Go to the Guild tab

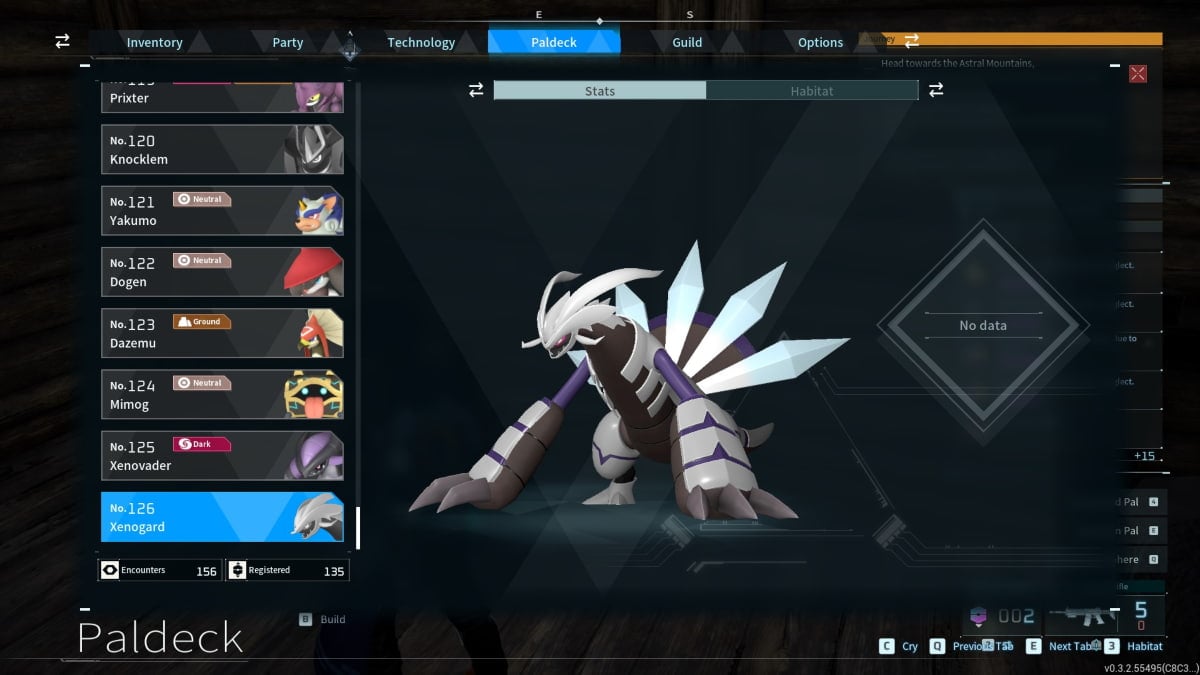click(x=687, y=42)
